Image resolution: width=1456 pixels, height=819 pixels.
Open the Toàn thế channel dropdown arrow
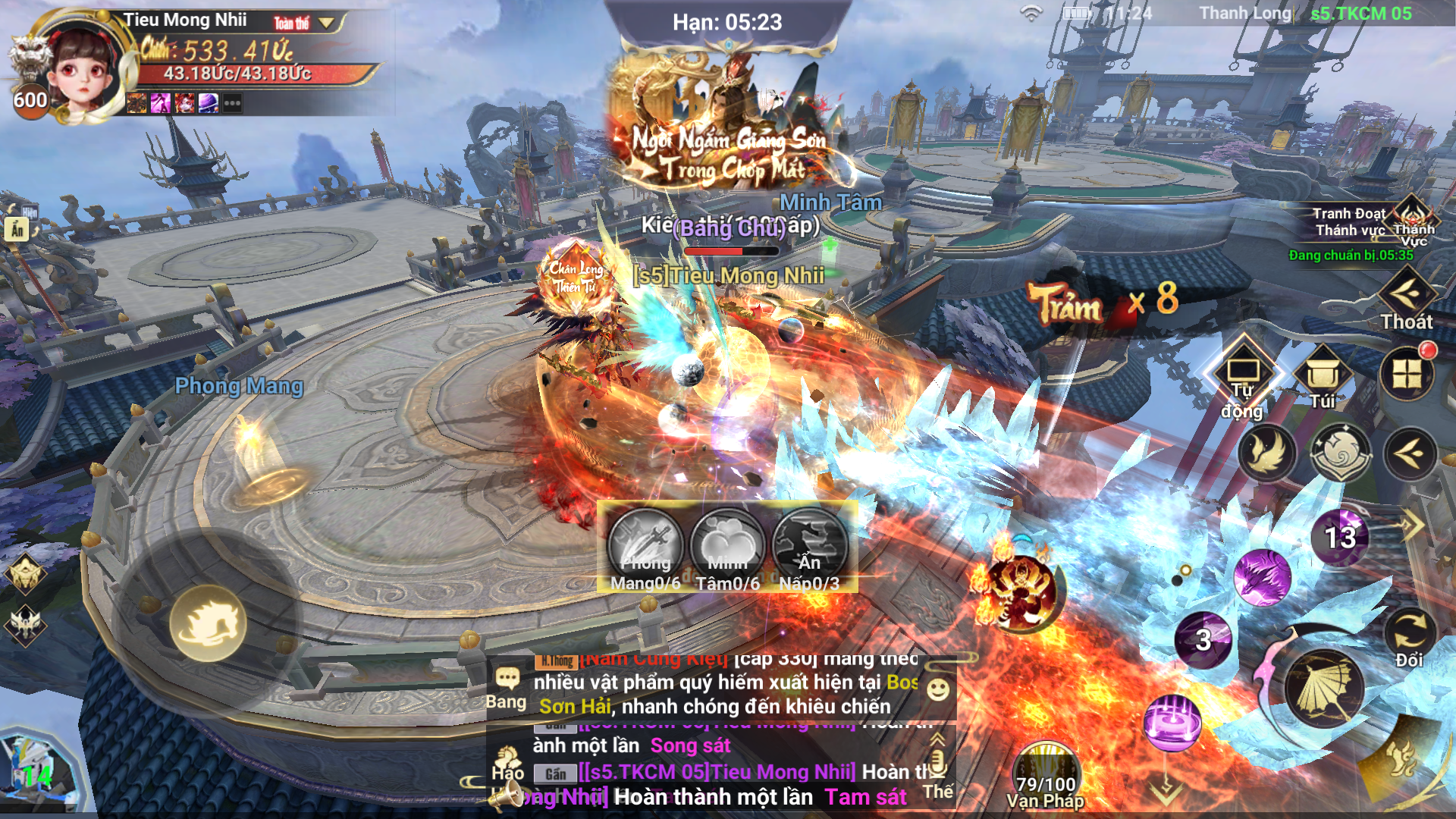tap(325, 20)
